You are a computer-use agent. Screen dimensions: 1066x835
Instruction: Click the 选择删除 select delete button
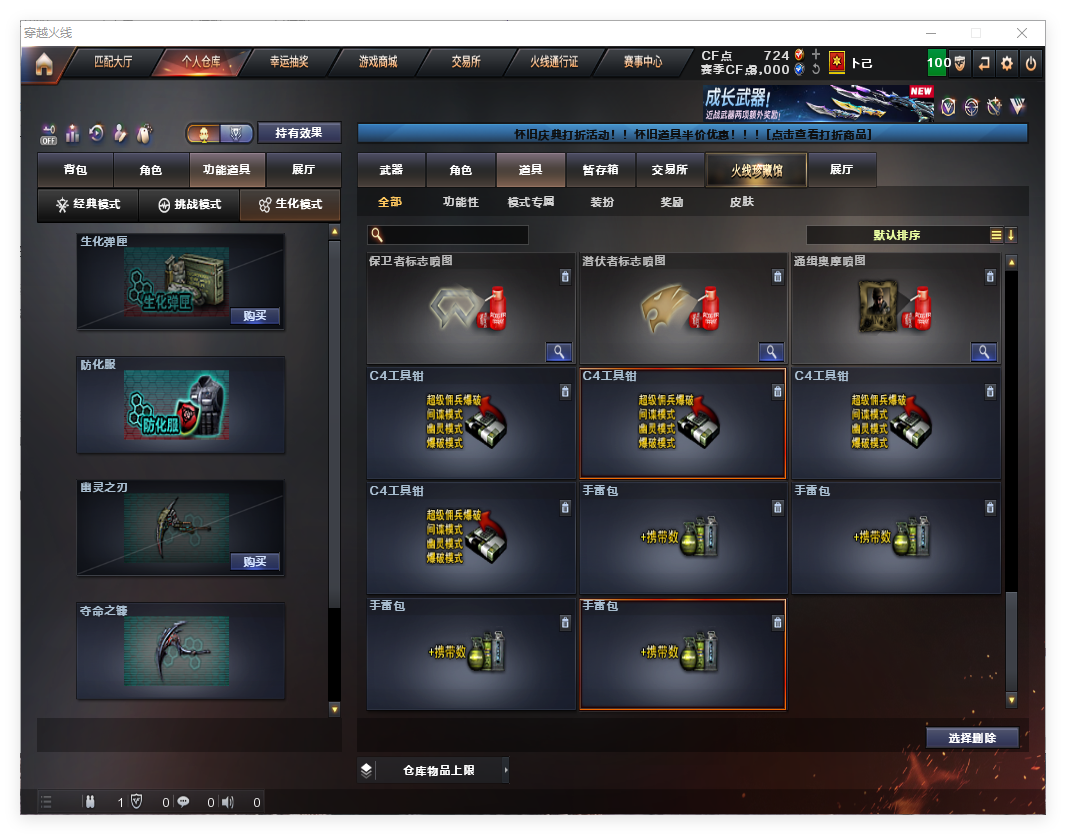tap(971, 738)
